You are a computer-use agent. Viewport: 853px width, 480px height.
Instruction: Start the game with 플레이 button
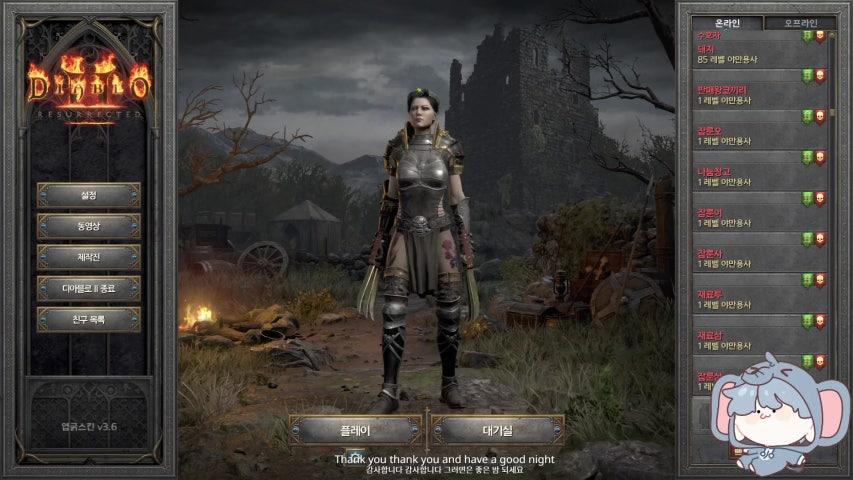pos(355,430)
